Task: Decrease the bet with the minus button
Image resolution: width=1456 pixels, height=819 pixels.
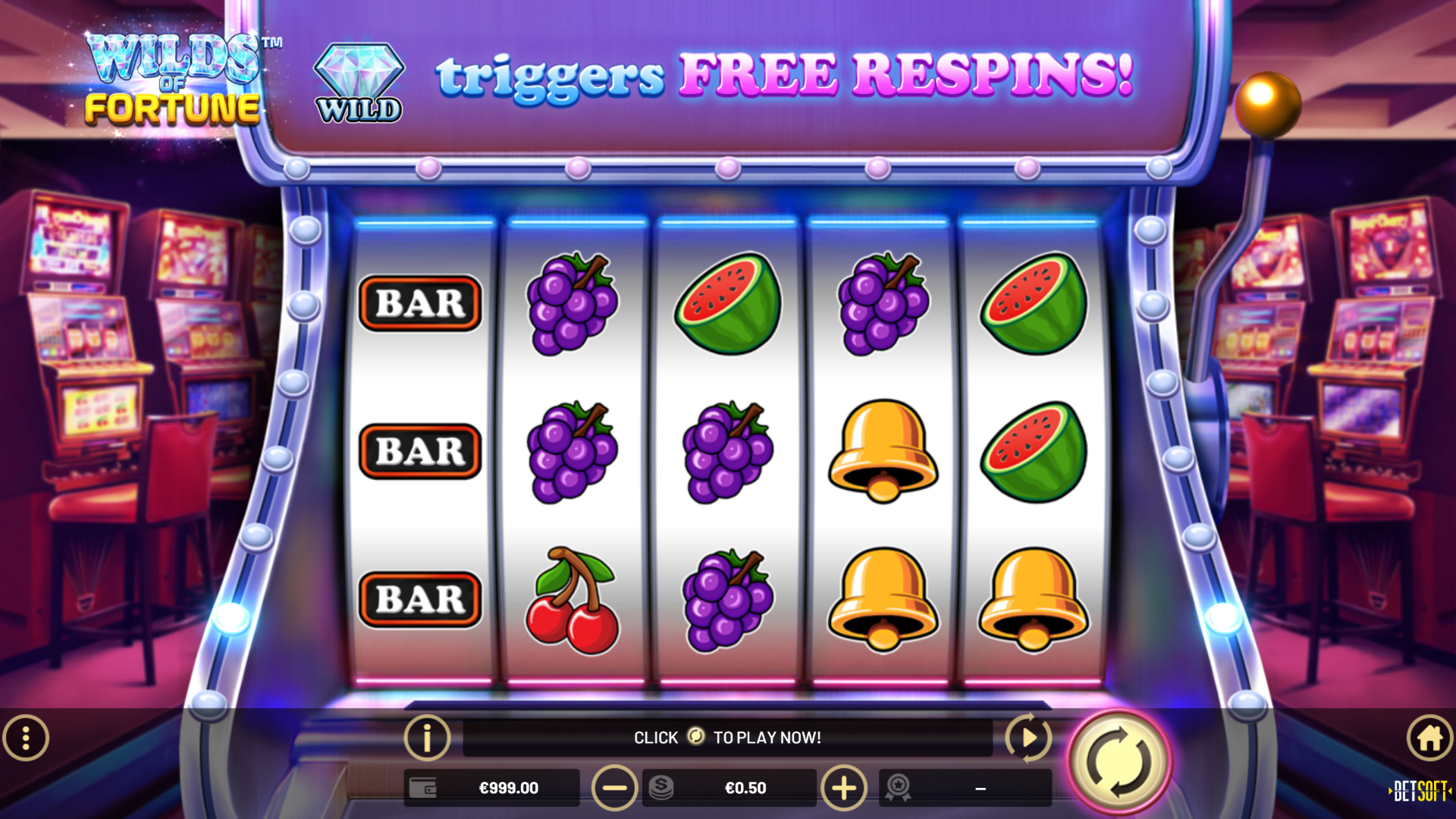Action: coord(614,787)
